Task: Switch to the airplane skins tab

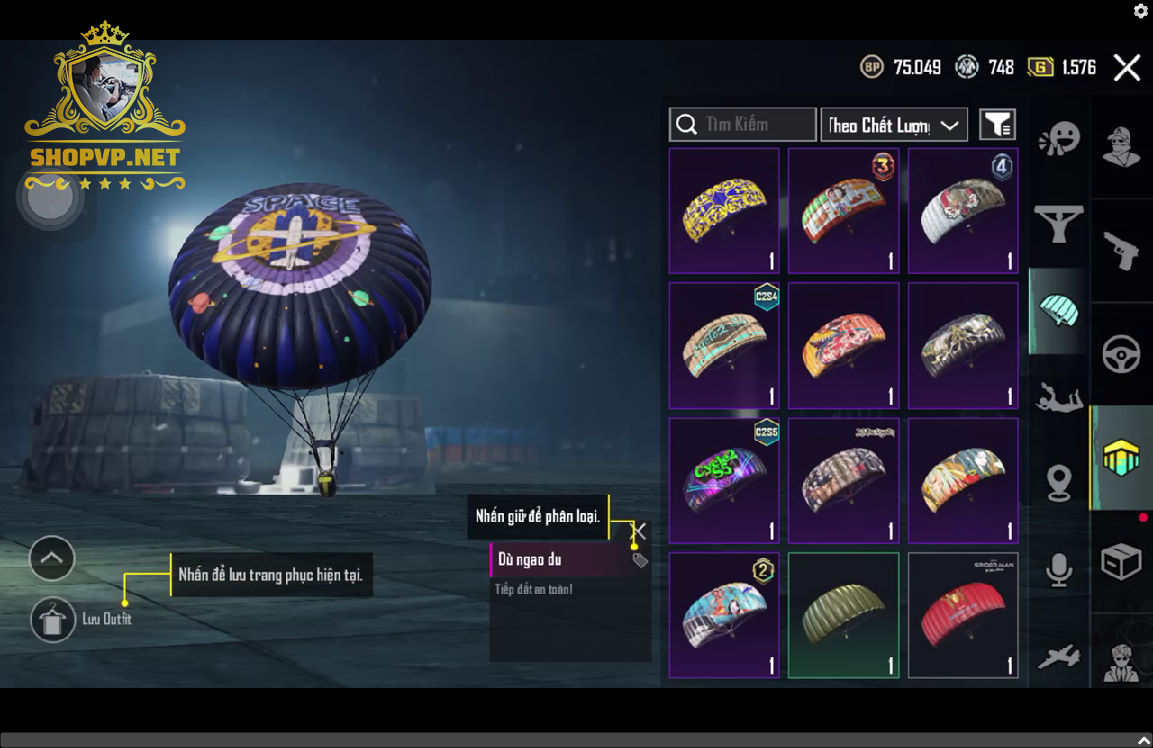Action: coord(1058,656)
